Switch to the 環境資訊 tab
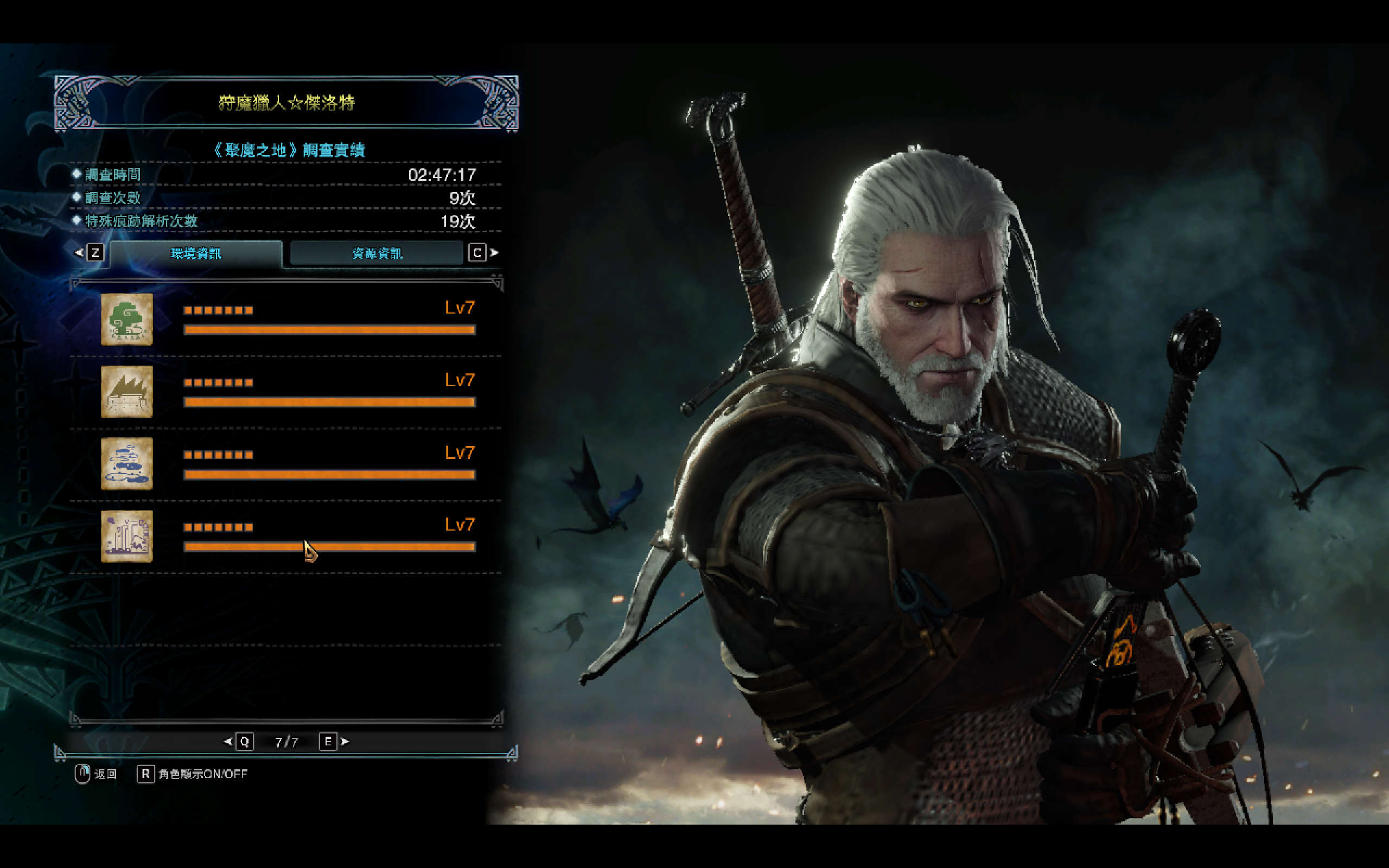 pyautogui.click(x=196, y=253)
